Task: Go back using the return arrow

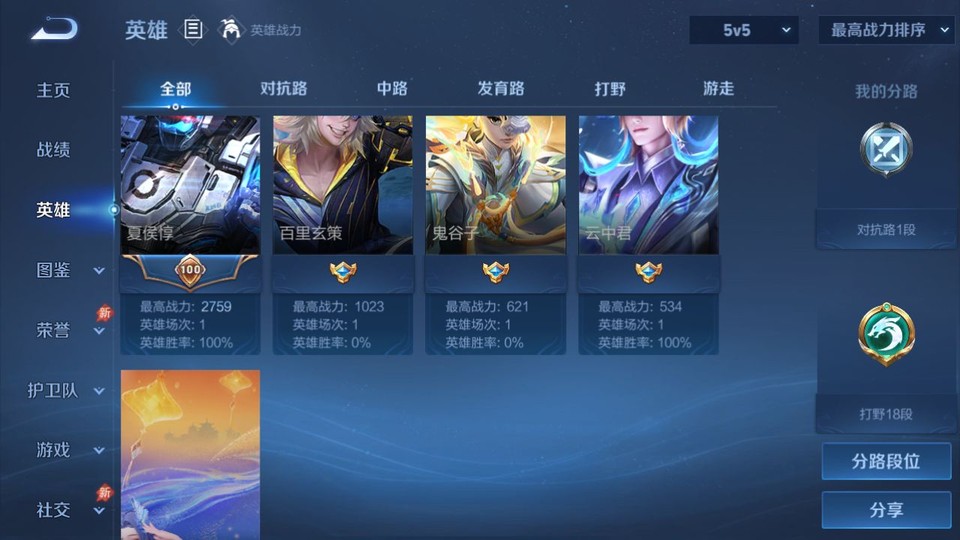Action: 53,30
